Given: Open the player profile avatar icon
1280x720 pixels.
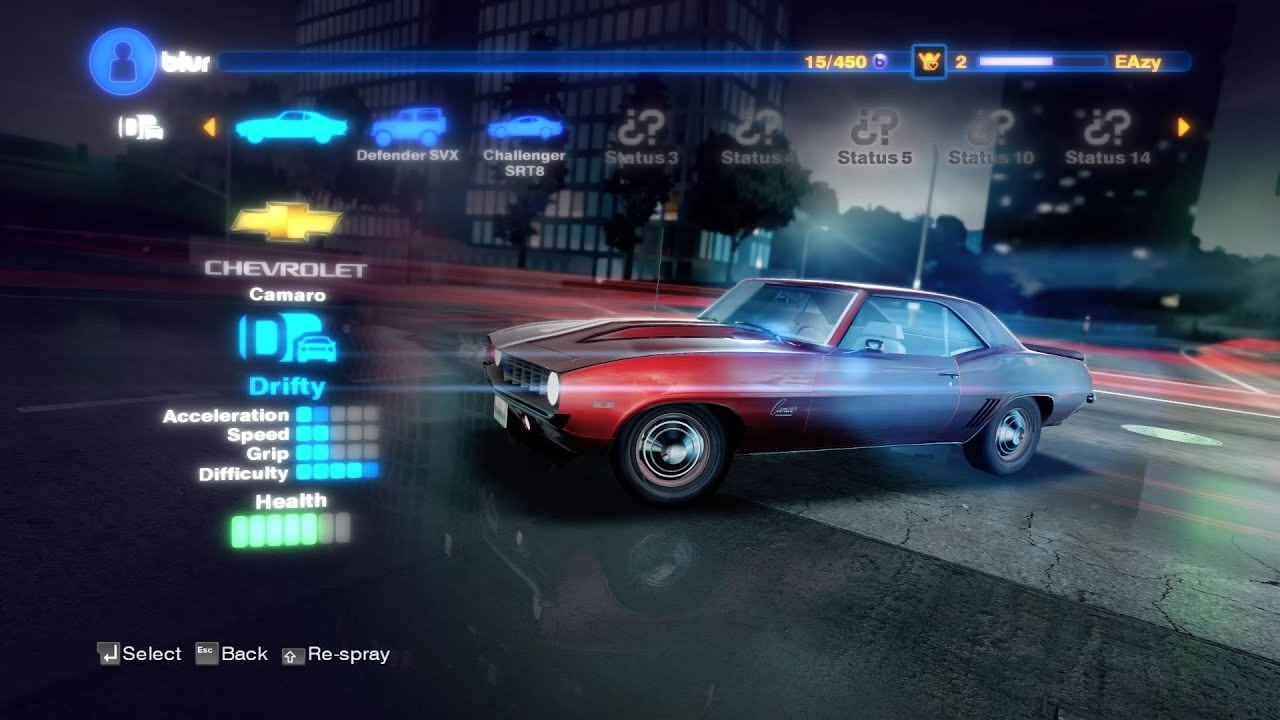Looking at the screenshot, I should pyautogui.click(x=122, y=62).
